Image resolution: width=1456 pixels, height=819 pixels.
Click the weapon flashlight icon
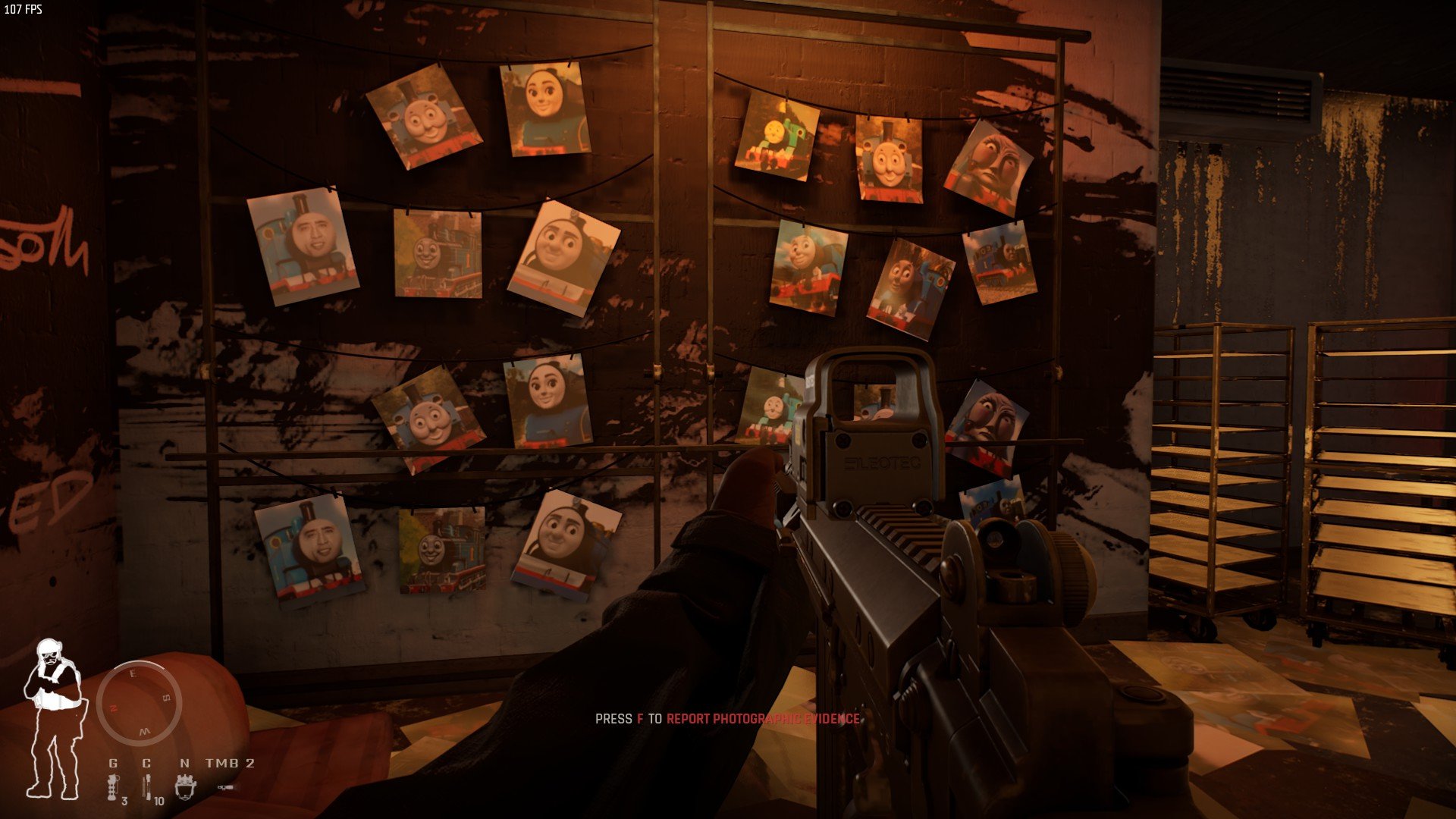click(x=227, y=789)
